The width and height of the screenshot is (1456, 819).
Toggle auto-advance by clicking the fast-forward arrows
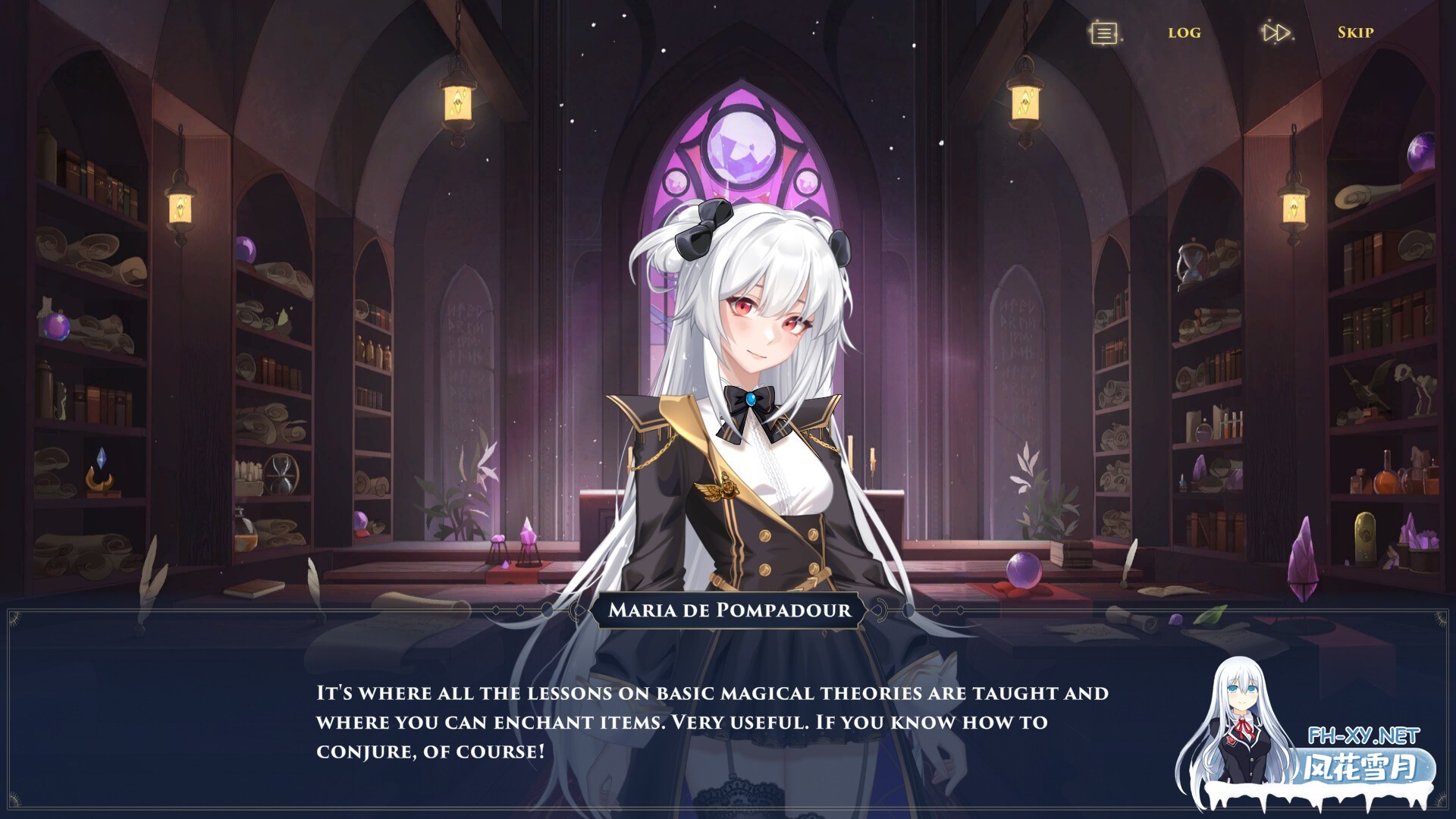click(x=1278, y=33)
